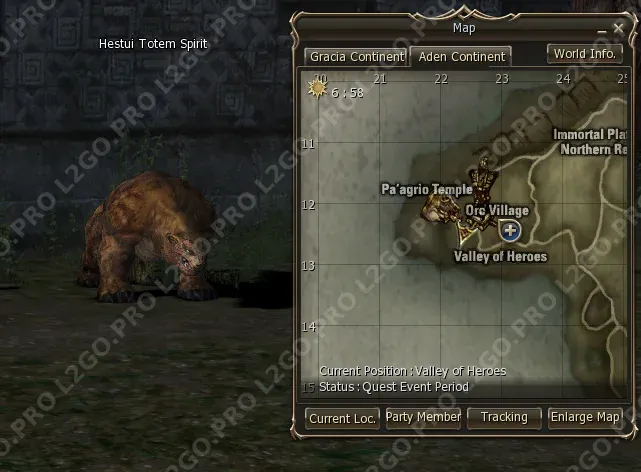Show current location with Current Loc.

click(x=342, y=418)
